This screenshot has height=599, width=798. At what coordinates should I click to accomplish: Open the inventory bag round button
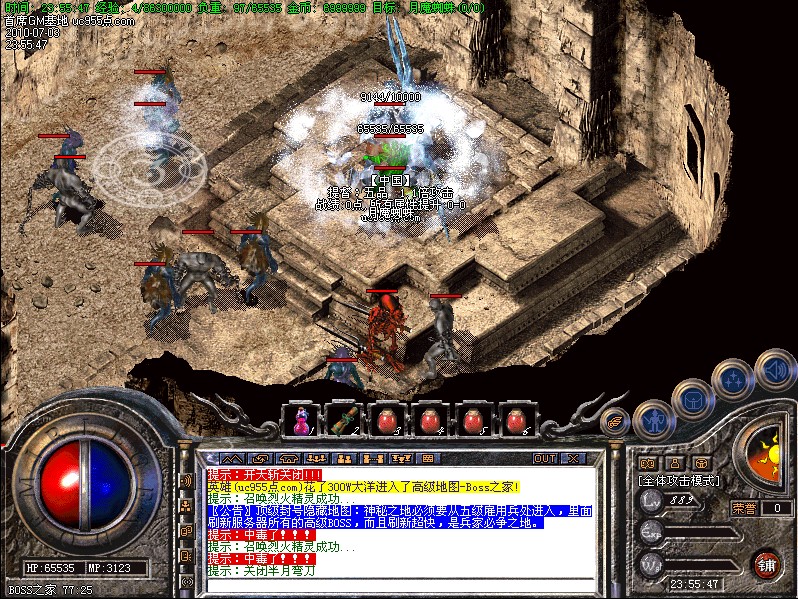(692, 400)
